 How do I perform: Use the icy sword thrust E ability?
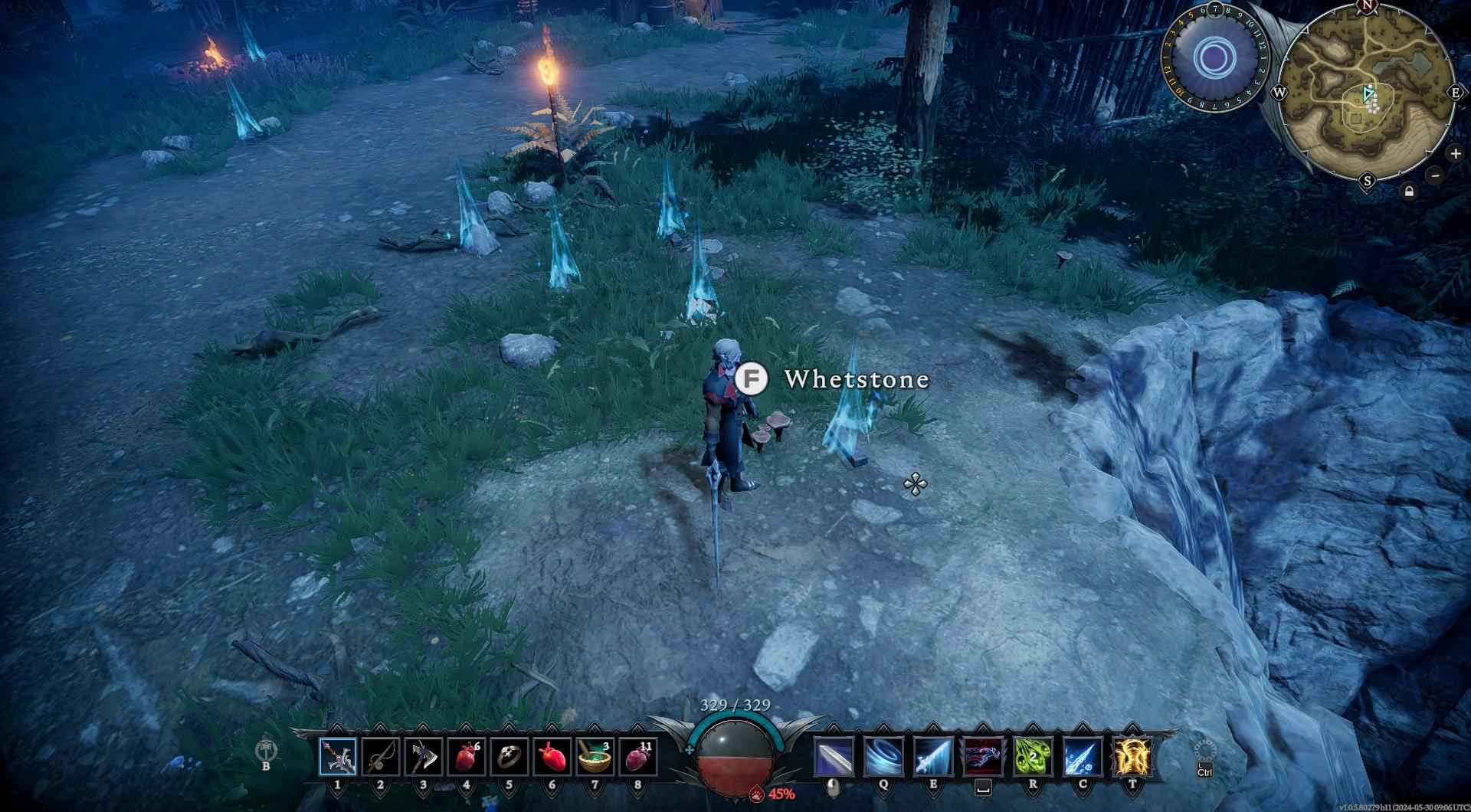[933, 758]
